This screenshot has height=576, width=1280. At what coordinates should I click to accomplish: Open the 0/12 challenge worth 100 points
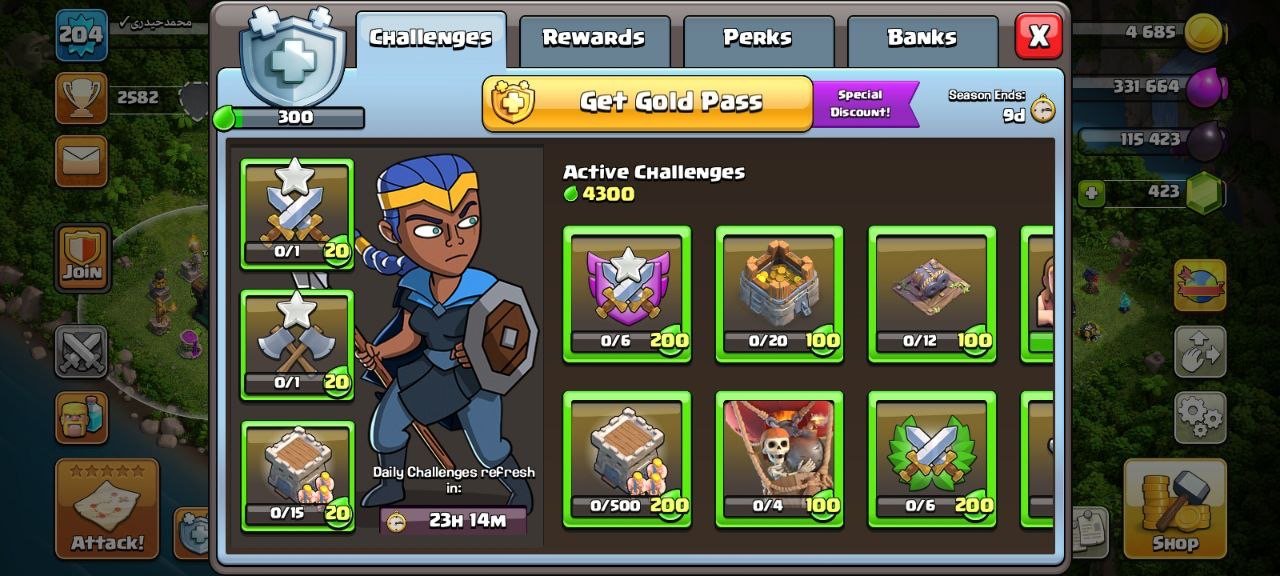coord(931,293)
